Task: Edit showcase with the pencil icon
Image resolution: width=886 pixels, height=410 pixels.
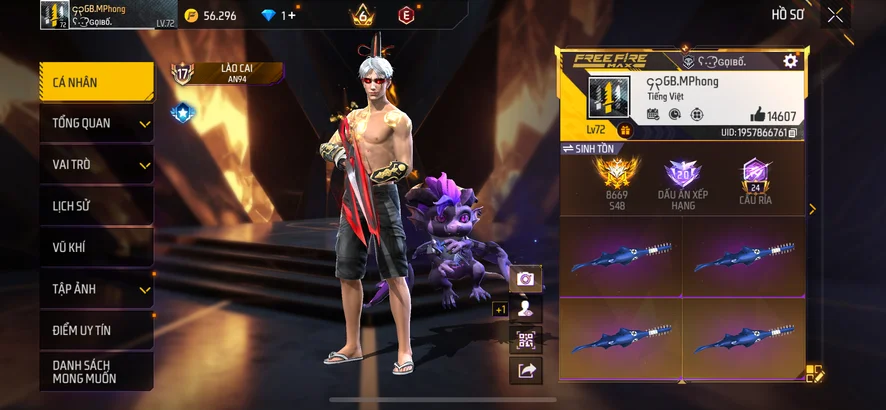Action: pyautogui.click(x=815, y=374)
